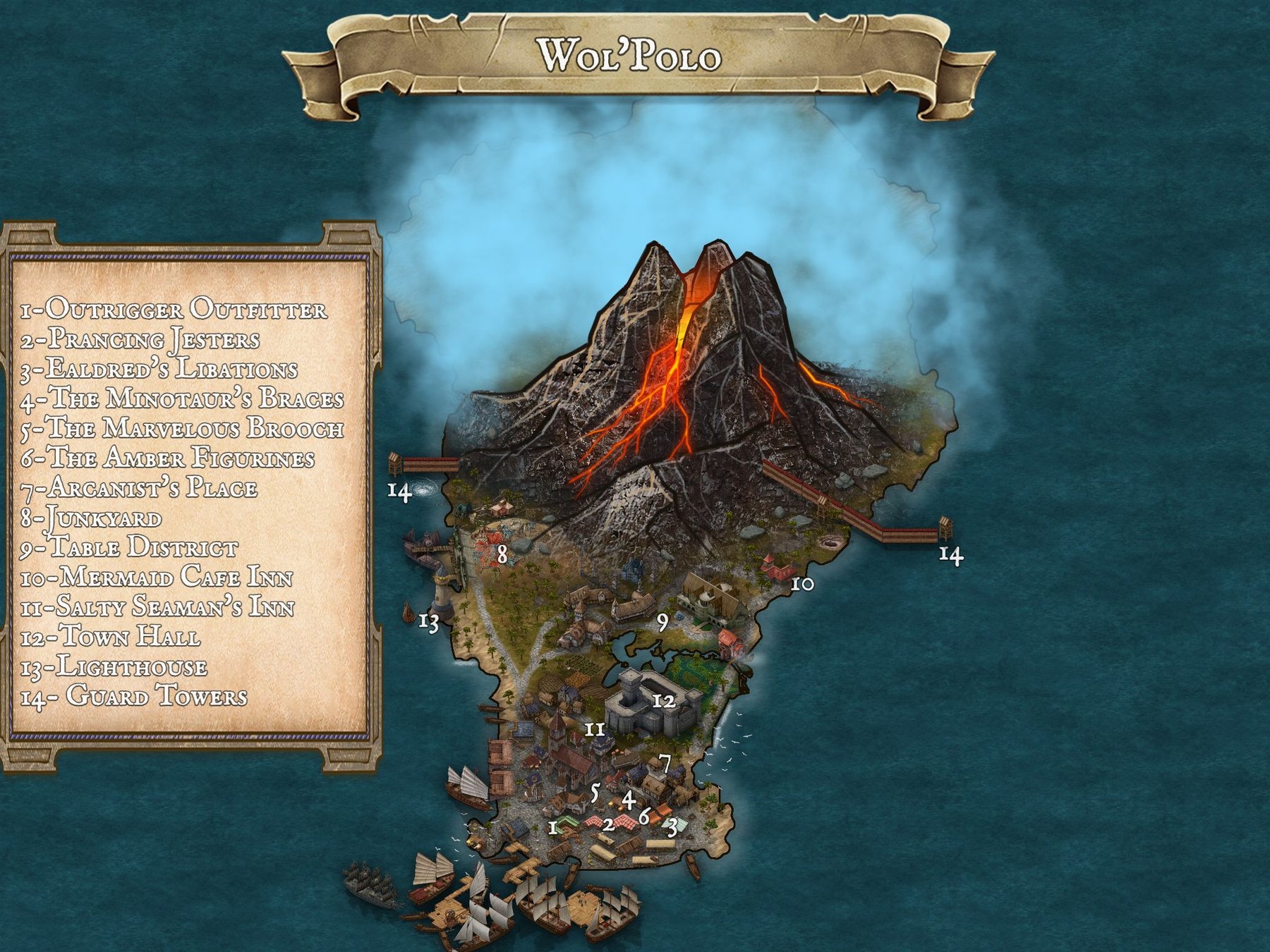This screenshot has width=1270, height=952.
Task: Choose the Guard Towers legend entry
Action: 134,697
